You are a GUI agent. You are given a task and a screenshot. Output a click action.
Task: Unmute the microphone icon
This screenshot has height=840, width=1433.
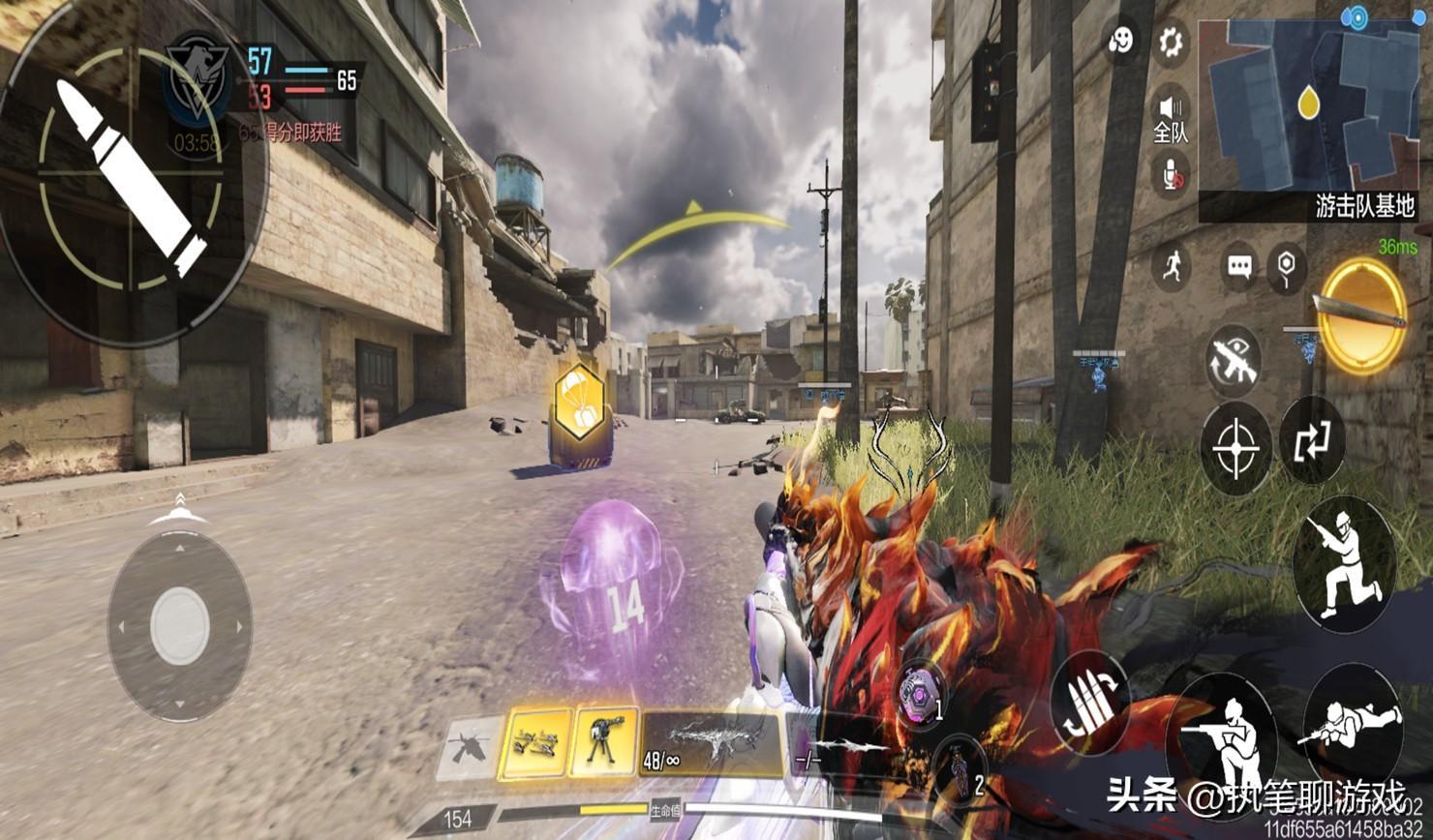coord(1172,175)
